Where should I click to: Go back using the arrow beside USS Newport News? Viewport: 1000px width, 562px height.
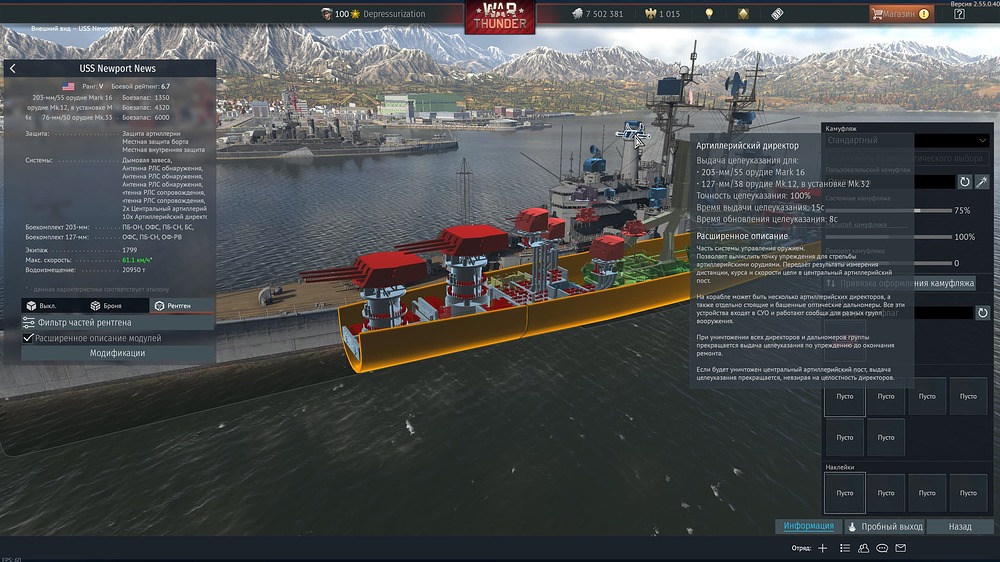click(x=12, y=69)
